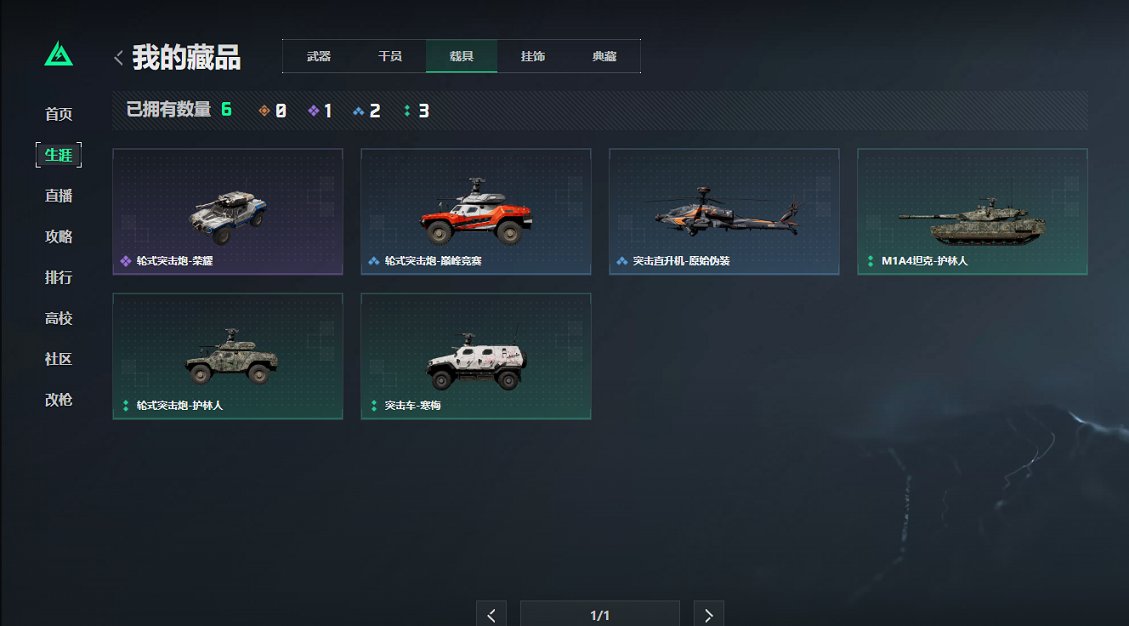This screenshot has width=1129, height=626.
Task: Go to 直播 in the sidebar
Action: coord(59,196)
